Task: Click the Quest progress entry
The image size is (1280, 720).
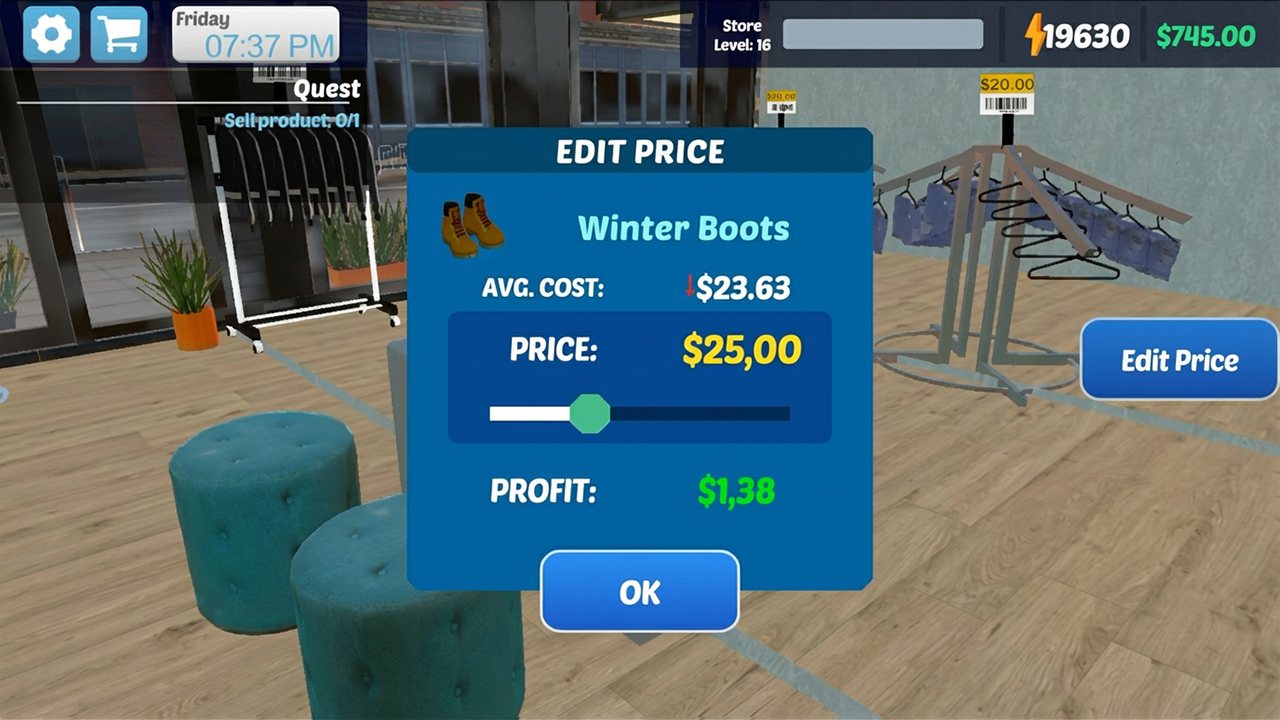Action: 327,89
